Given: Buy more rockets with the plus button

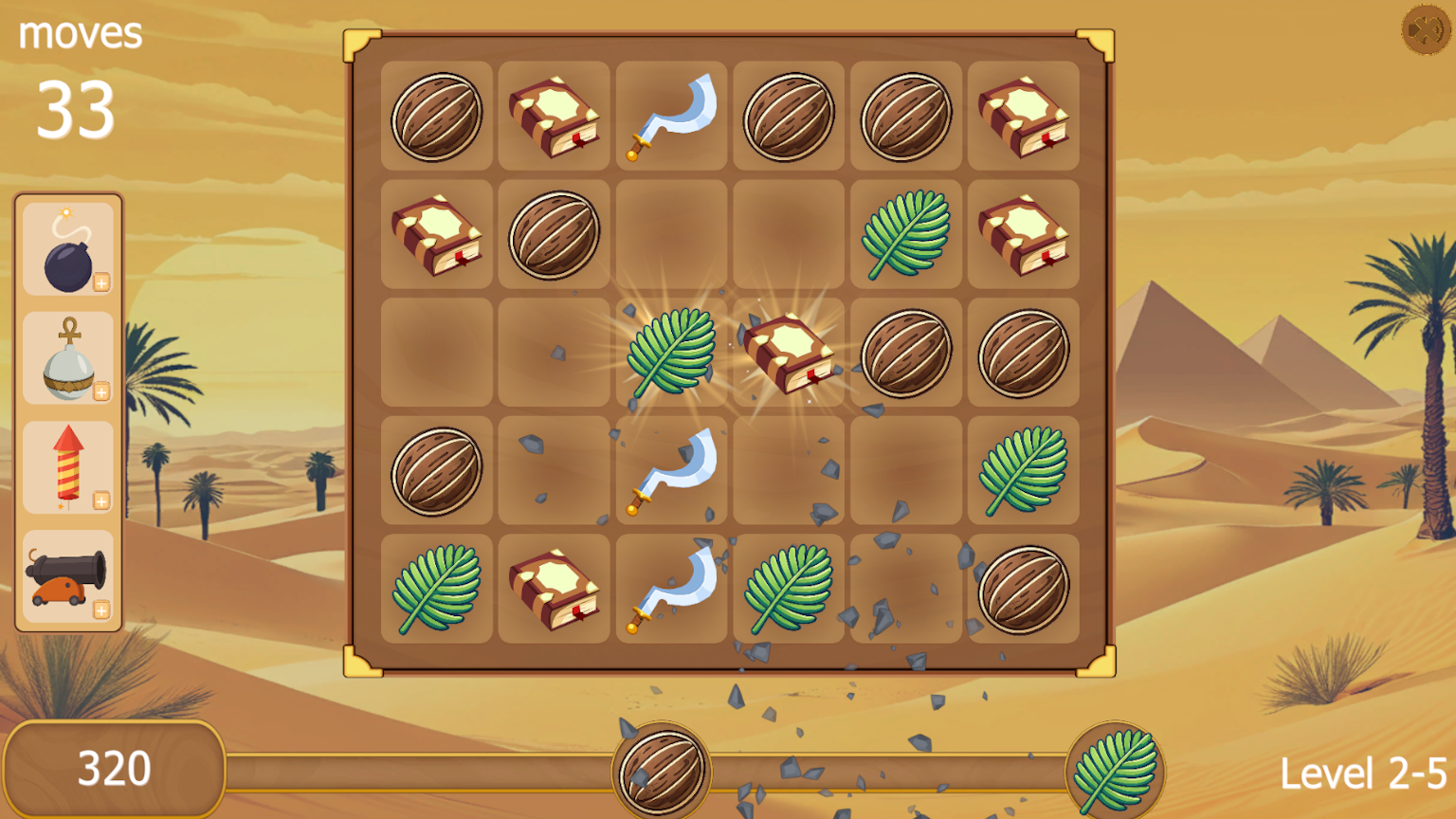Looking at the screenshot, I should (x=102, y=500).
